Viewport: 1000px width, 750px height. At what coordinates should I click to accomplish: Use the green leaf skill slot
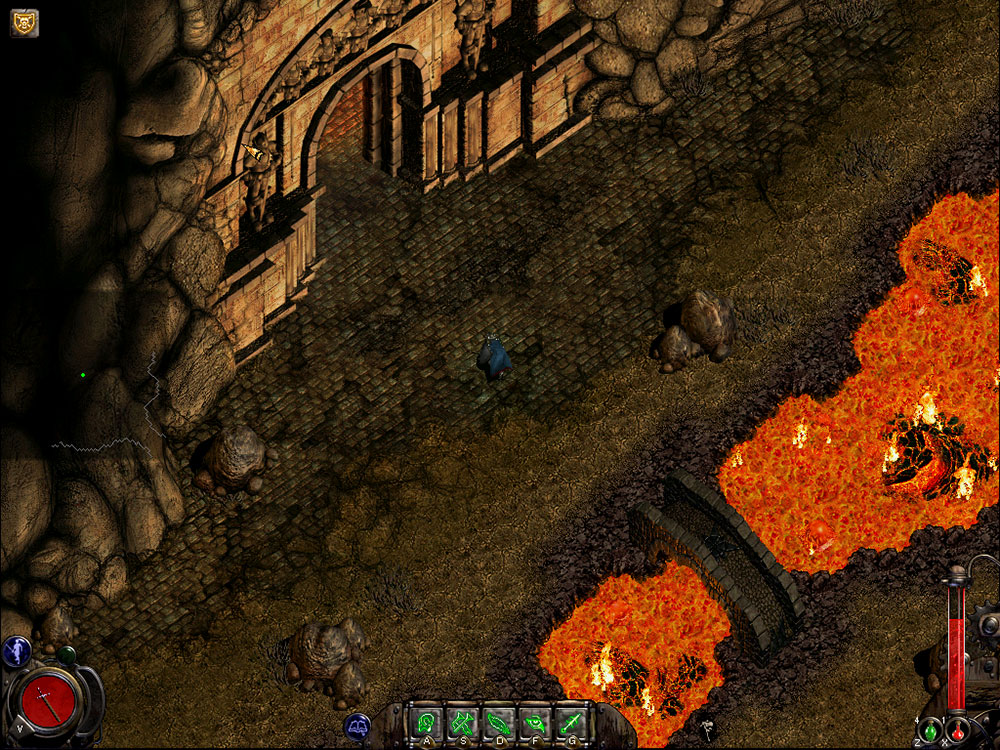click(x=498, y=721)
